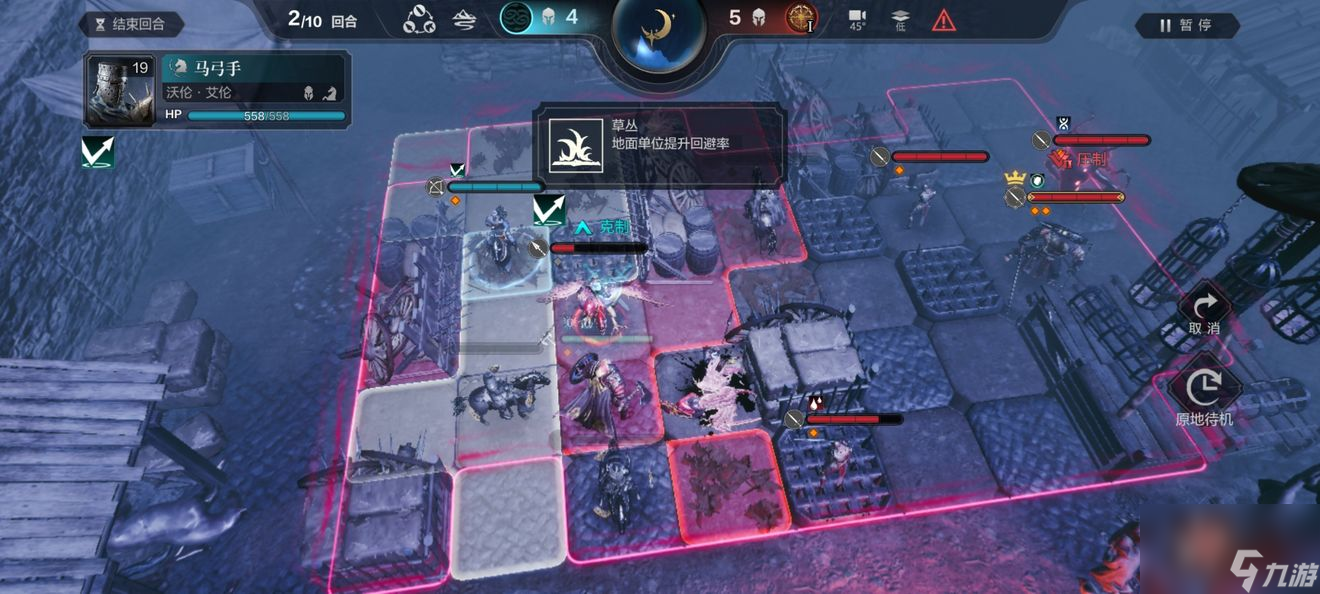Open the blue player faction emblem

coord(516,17)
